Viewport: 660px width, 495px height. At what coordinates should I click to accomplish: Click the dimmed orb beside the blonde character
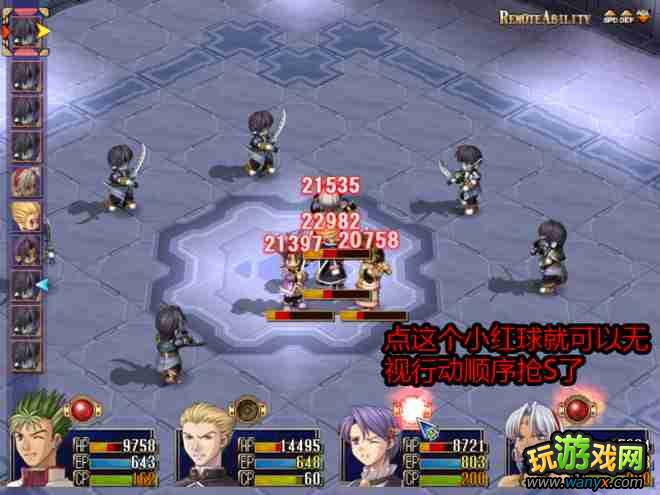pyautogui.click(x=244, y=408)
